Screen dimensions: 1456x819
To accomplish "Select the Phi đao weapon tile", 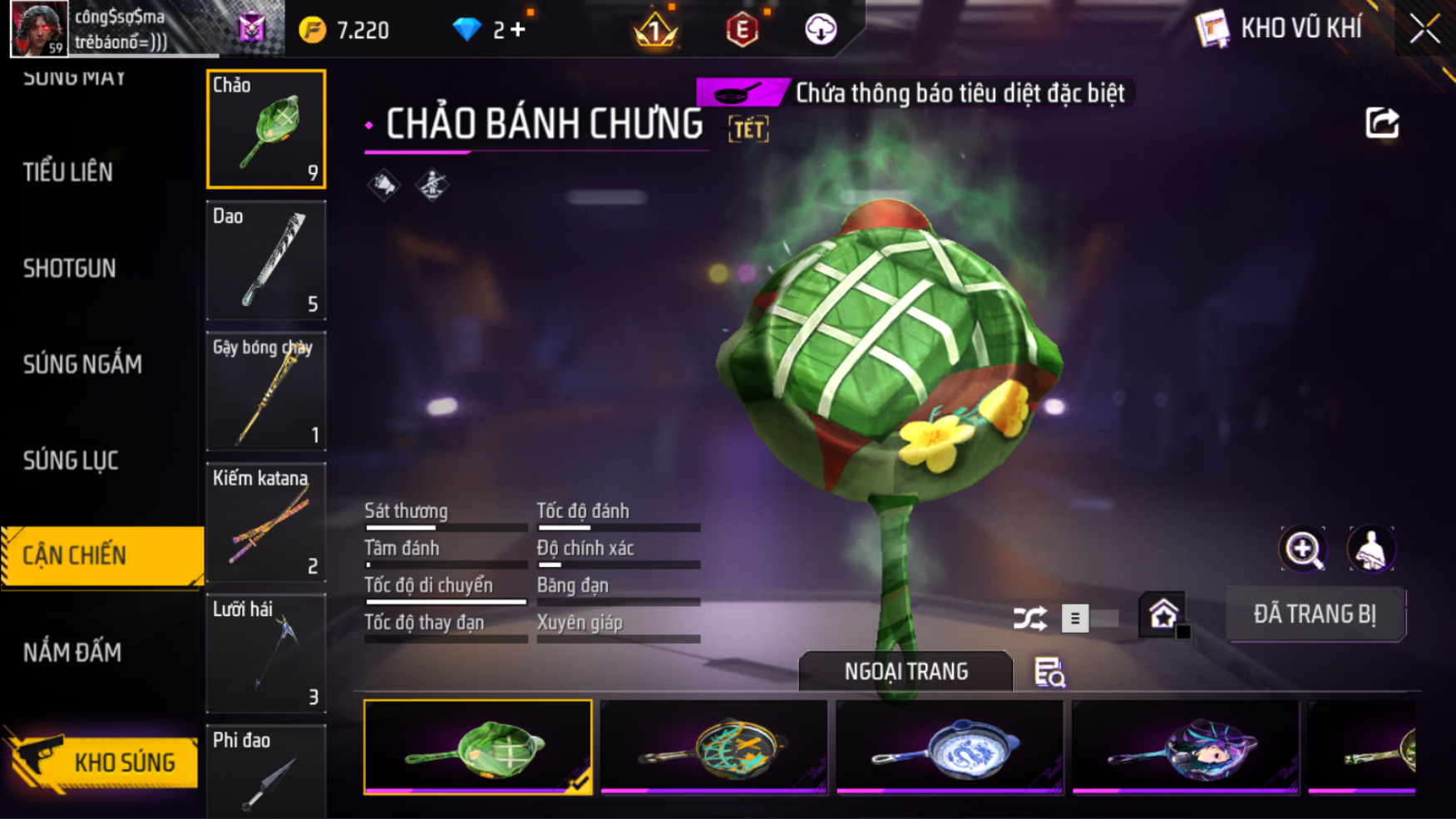I will [266, 771].
